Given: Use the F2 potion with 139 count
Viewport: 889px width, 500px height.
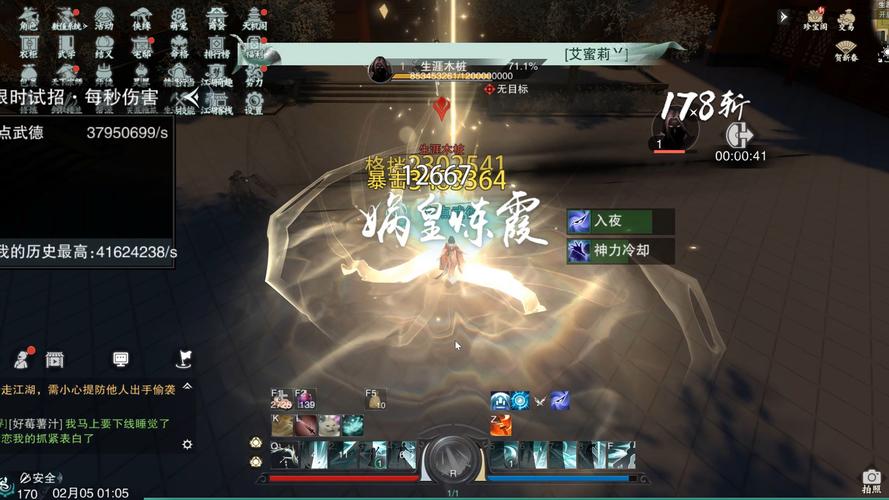Looking at the screenshot, I should tap(305, 400).
